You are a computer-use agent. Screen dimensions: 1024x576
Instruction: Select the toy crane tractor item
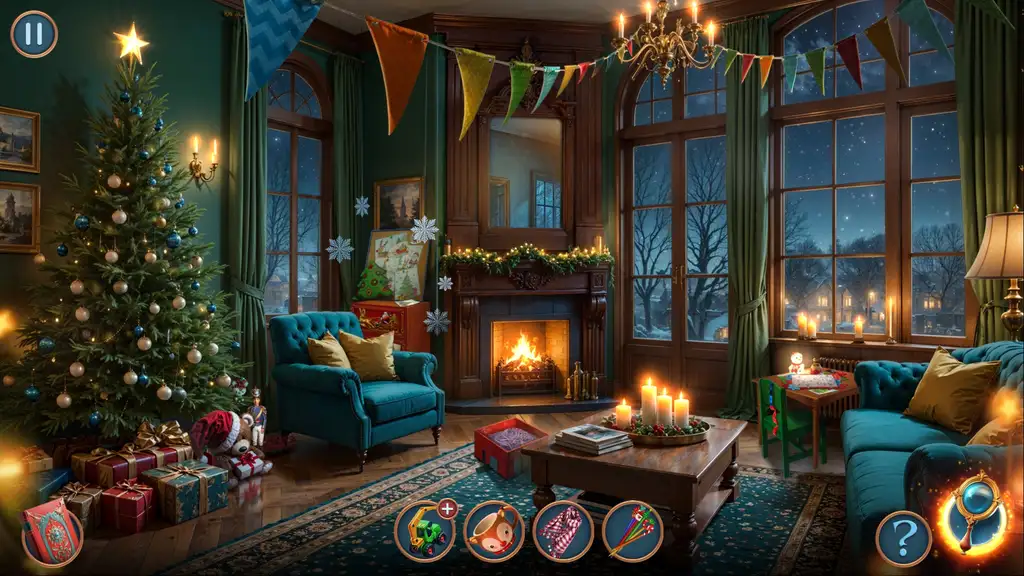[x=423, y=532]
